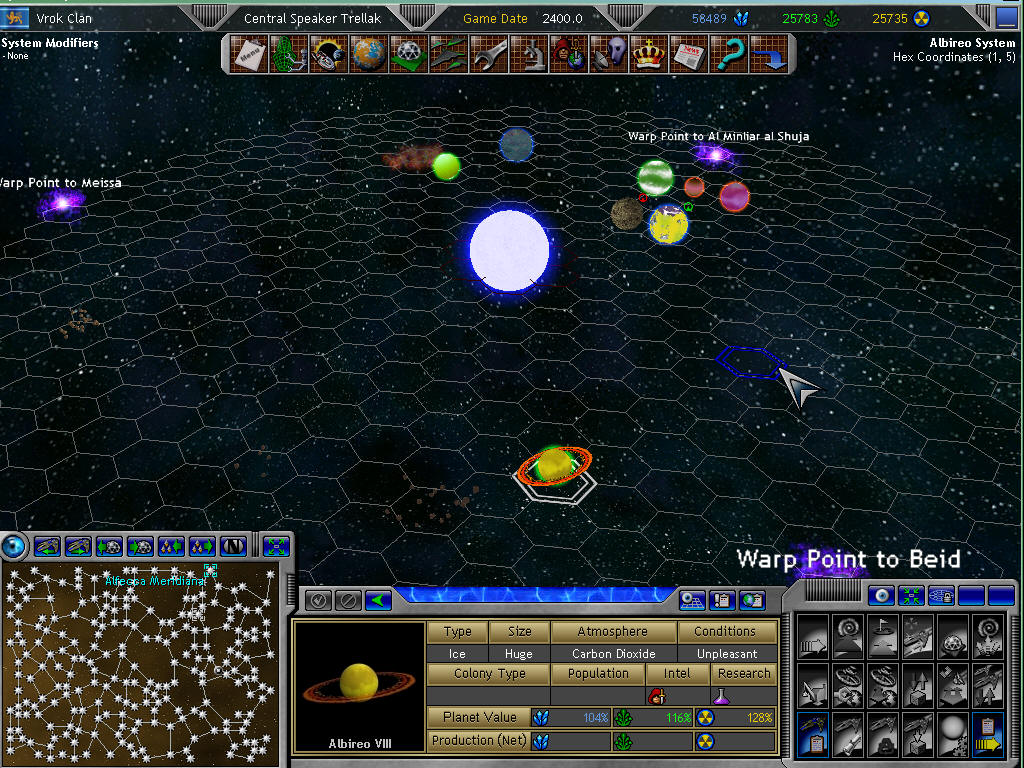The height and width of the screenshot is (768, 1024).
Task: Click the blue left-arrow button on planet panel
Action: tap(377, 600)
